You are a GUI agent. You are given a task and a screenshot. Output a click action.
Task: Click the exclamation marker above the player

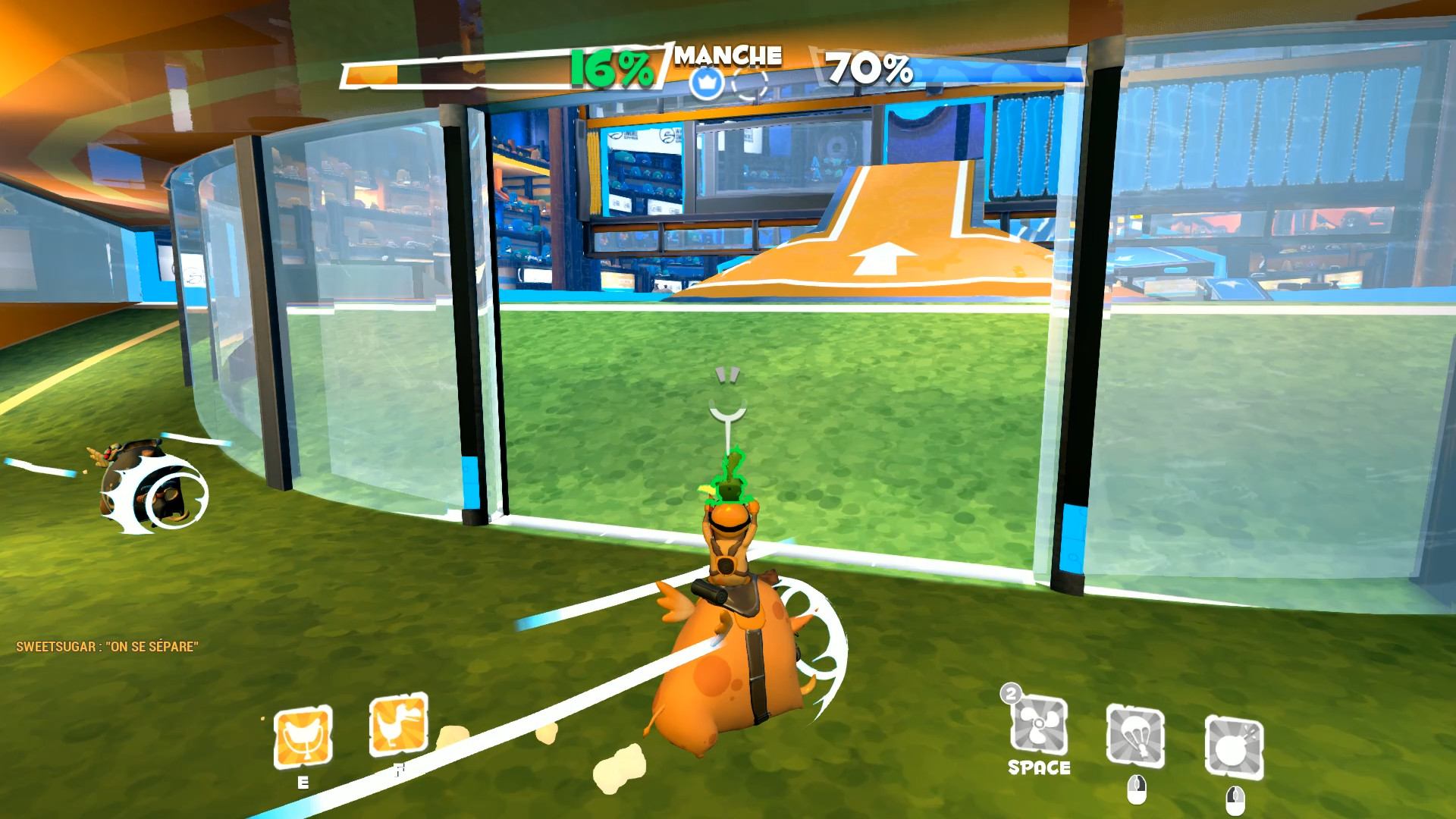(x=729, y=375)
